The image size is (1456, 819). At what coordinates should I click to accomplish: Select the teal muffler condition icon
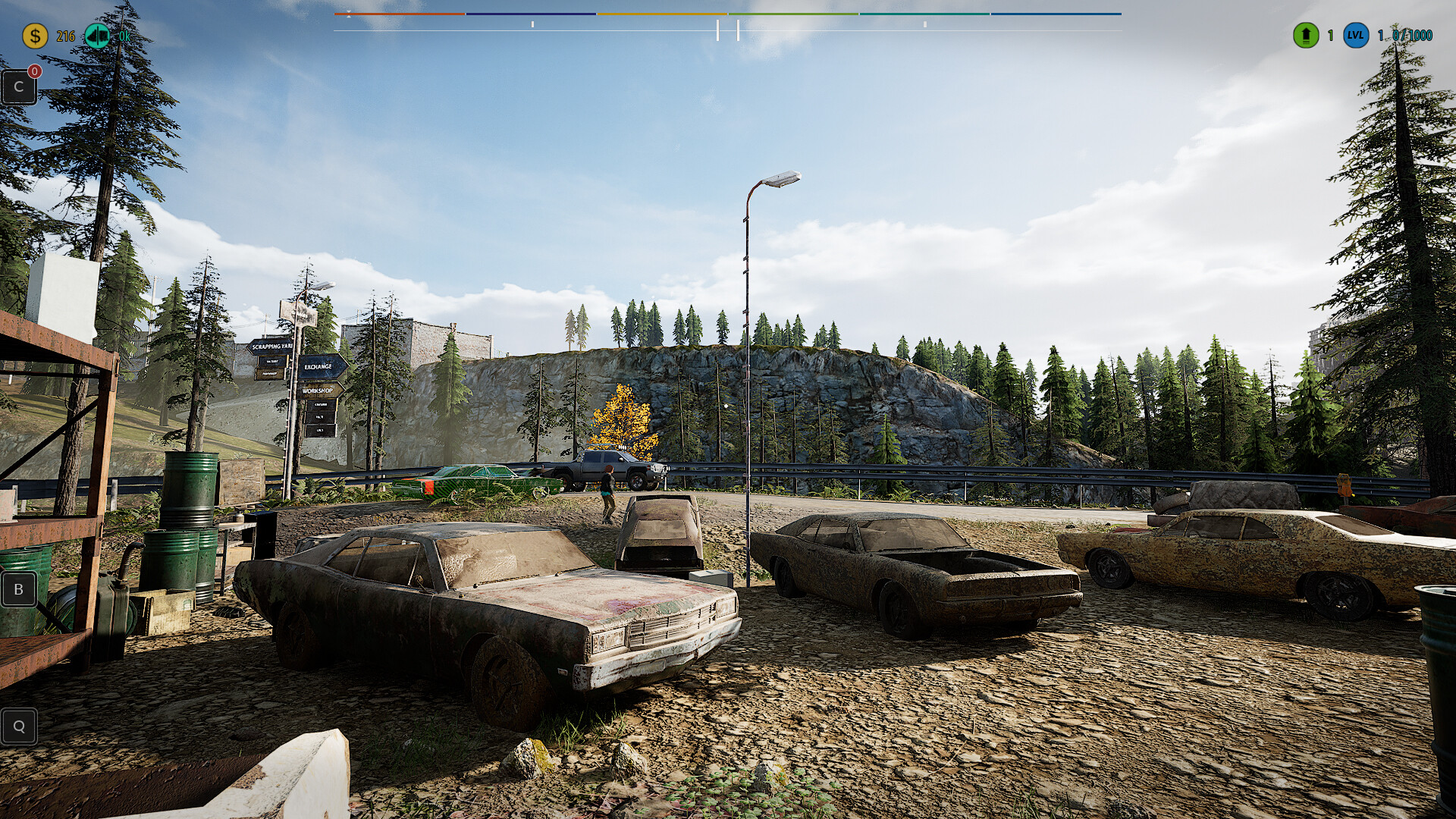click(96, 34)
